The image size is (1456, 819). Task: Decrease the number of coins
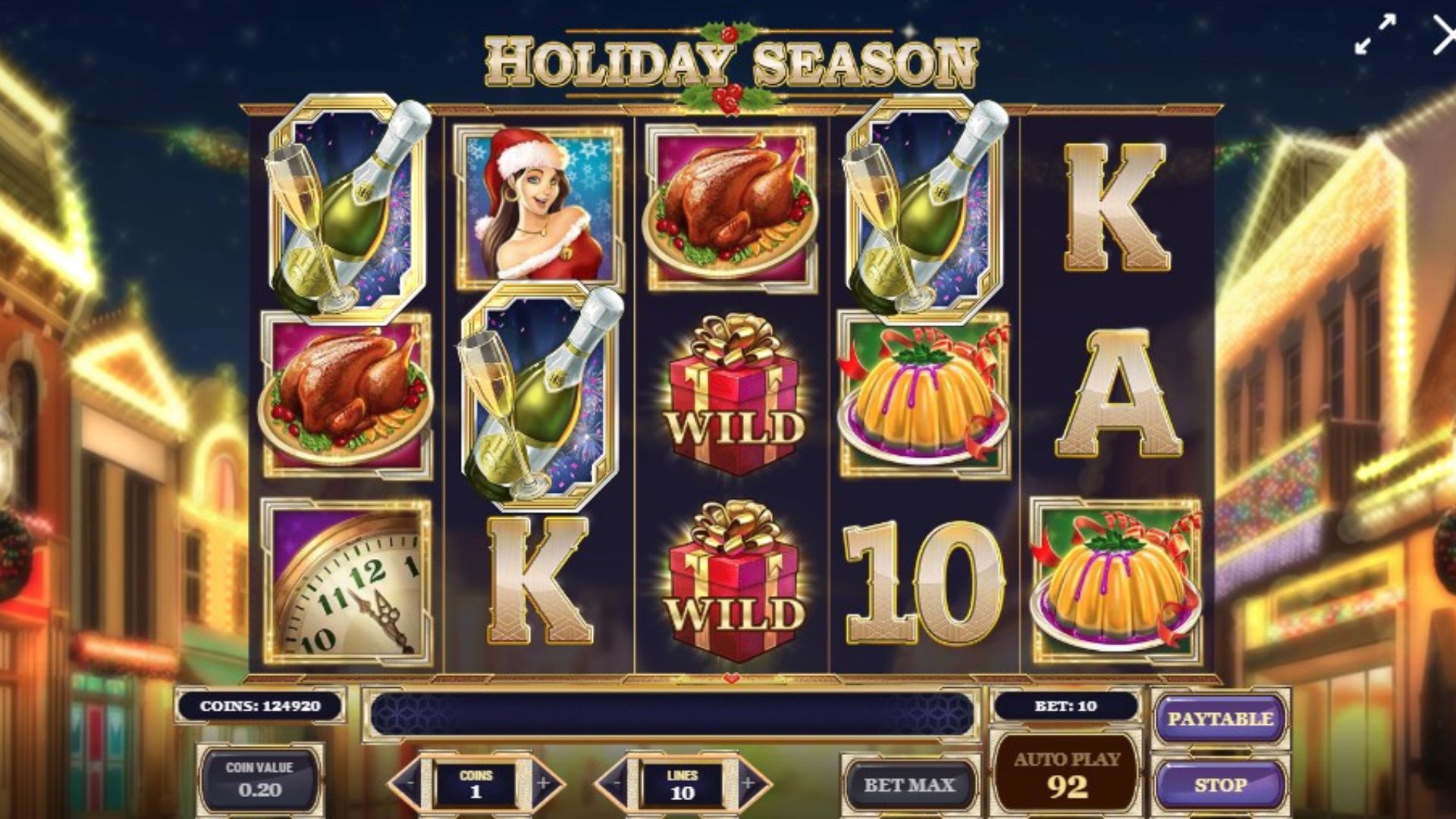click(409, 783)
